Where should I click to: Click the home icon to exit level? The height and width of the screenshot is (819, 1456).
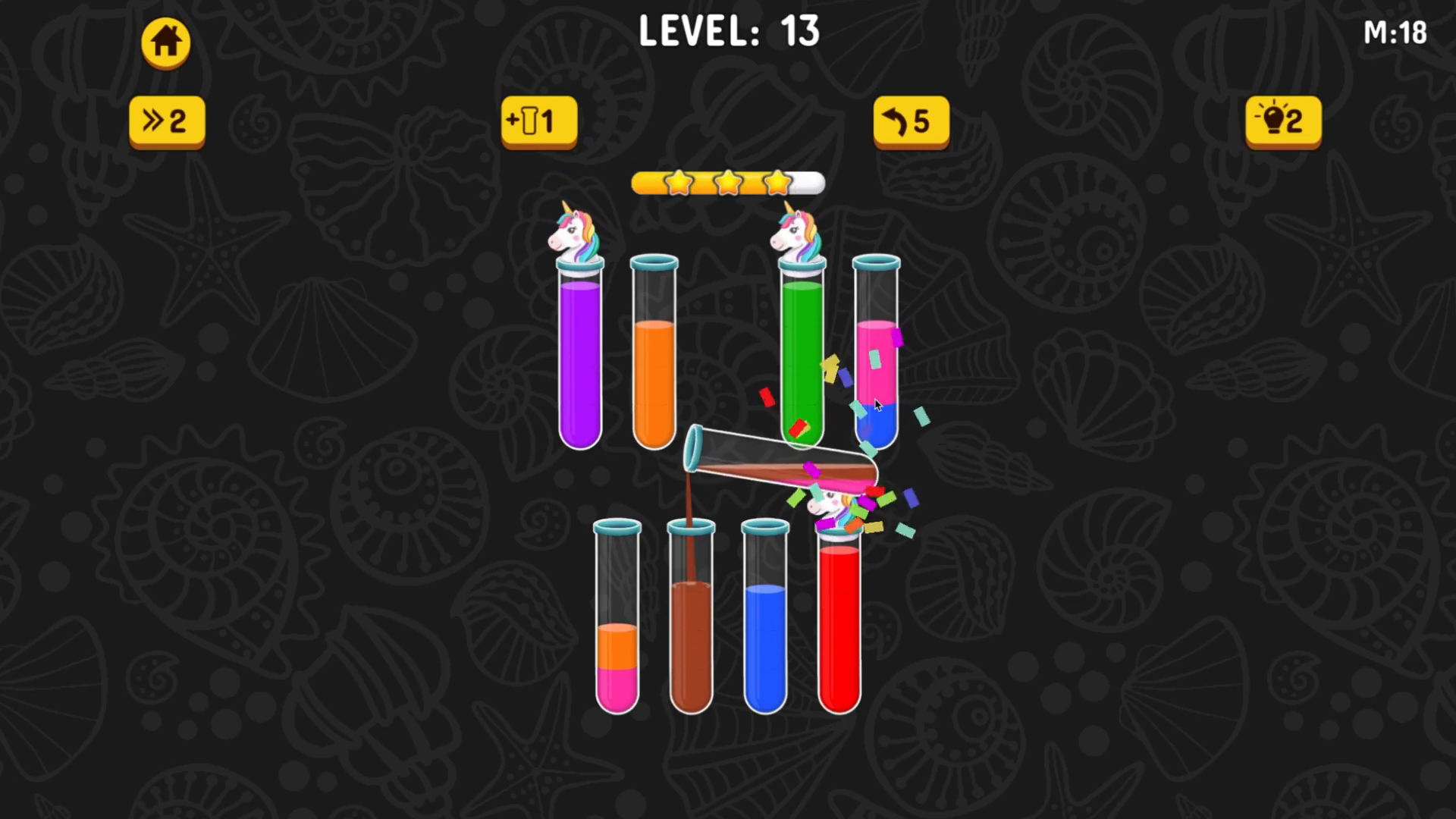(165, 42)
